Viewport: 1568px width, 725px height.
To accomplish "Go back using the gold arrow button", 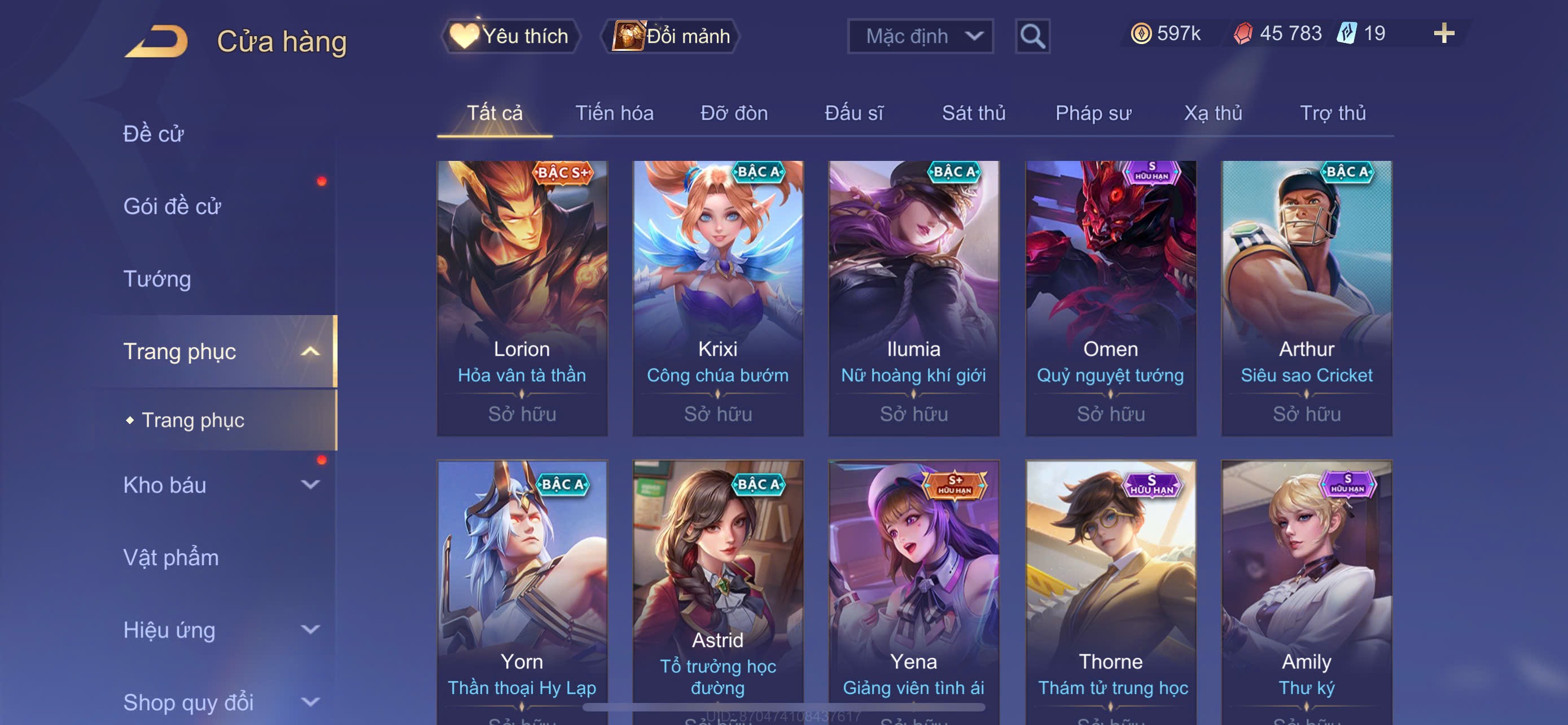I will coord(157,41).
